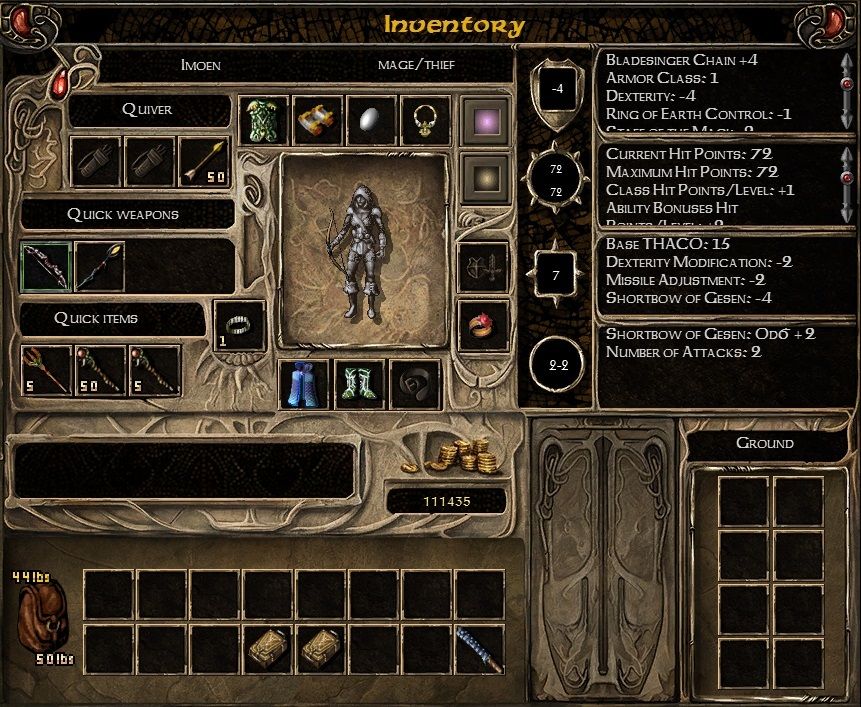Pick up the blue-wrapped weapon in backpack
861x707 pixels.
point(479,649)
